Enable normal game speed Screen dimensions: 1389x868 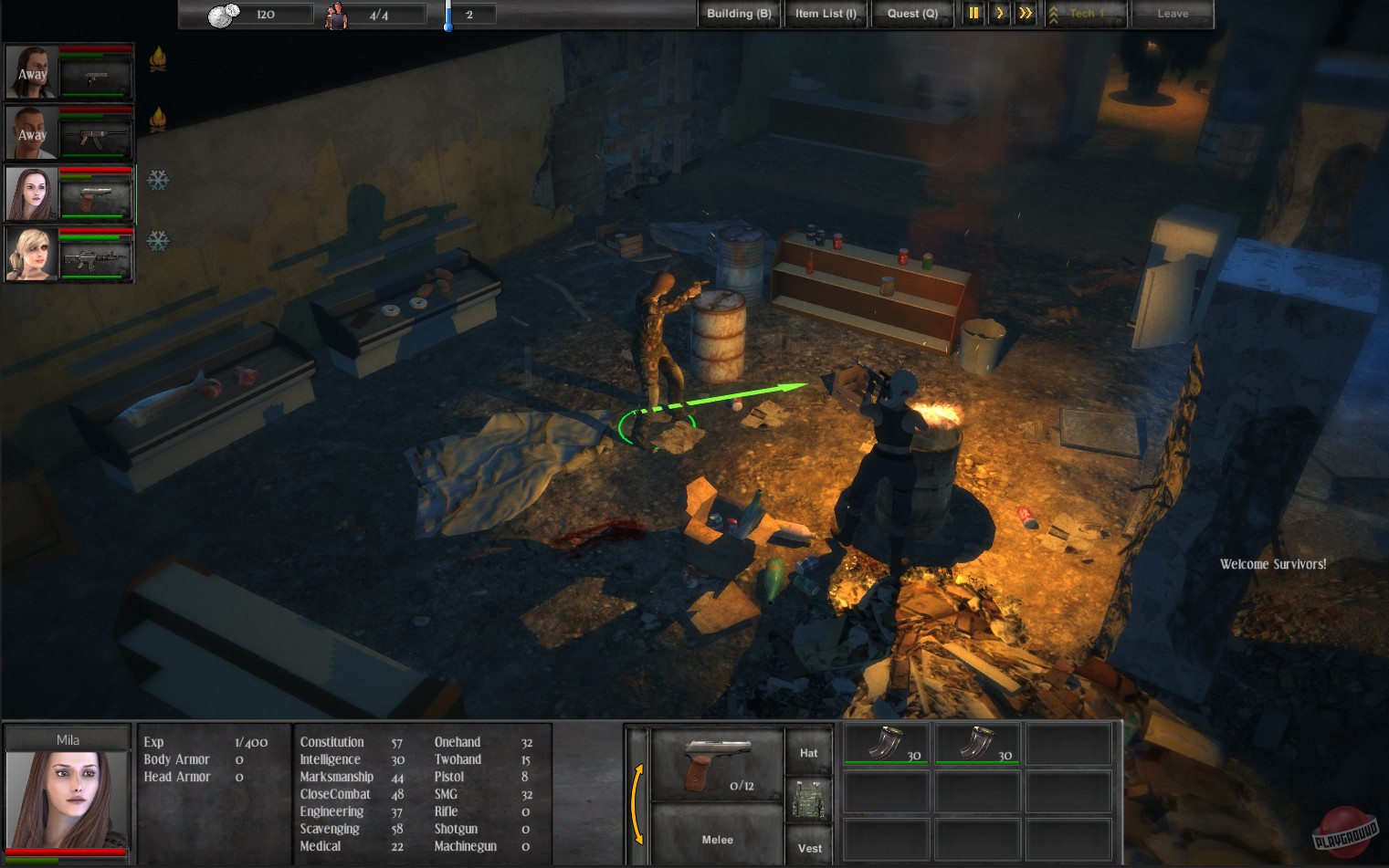pyautogui.click(x=998, y=14)
